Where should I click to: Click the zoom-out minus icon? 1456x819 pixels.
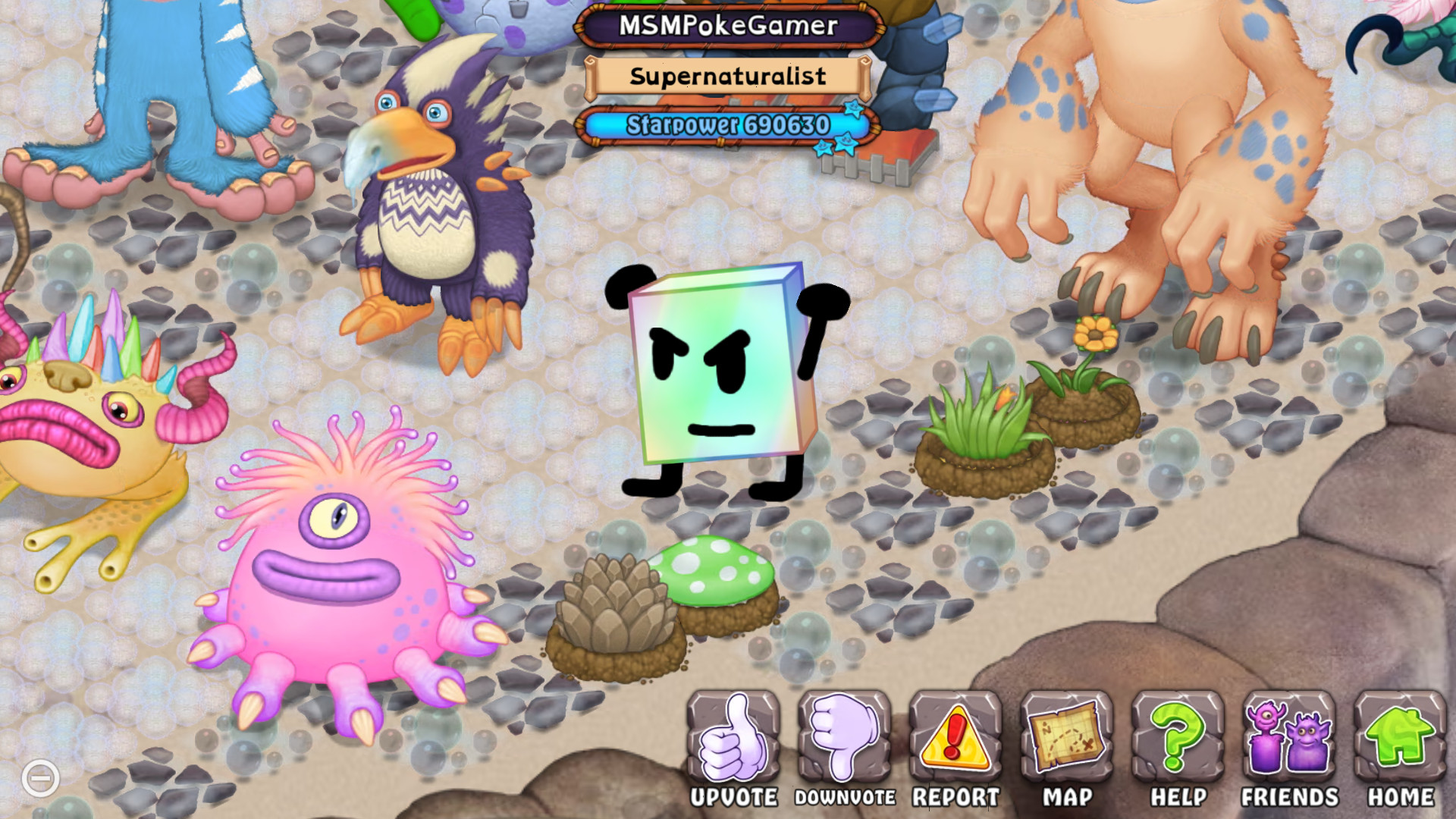[42, 777]
